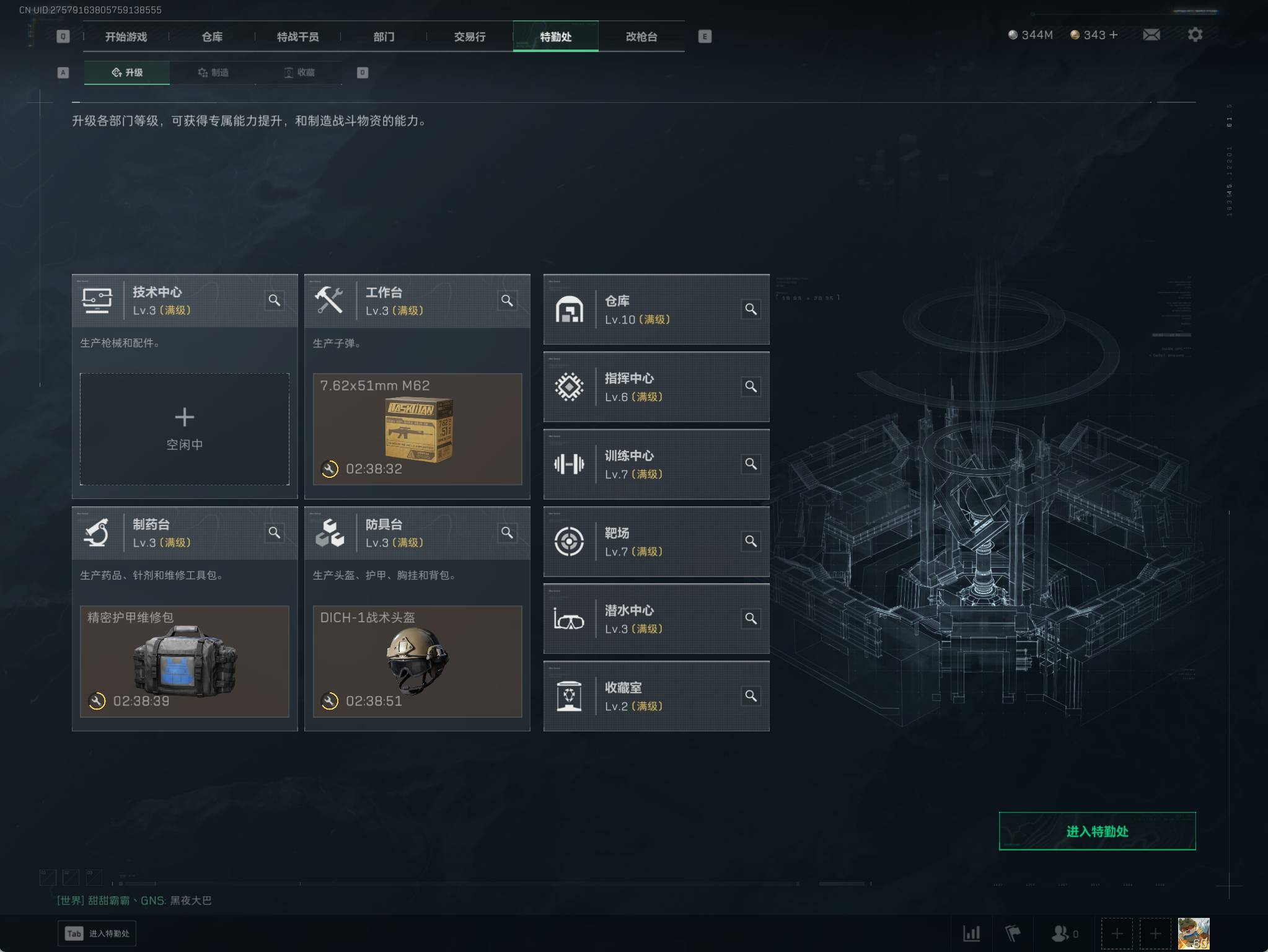Image resolution: width=1268 pixels, height=952 pixels.
Task: Select the 精密护甲维修包 production slot
Action: [x=185, y=661]
